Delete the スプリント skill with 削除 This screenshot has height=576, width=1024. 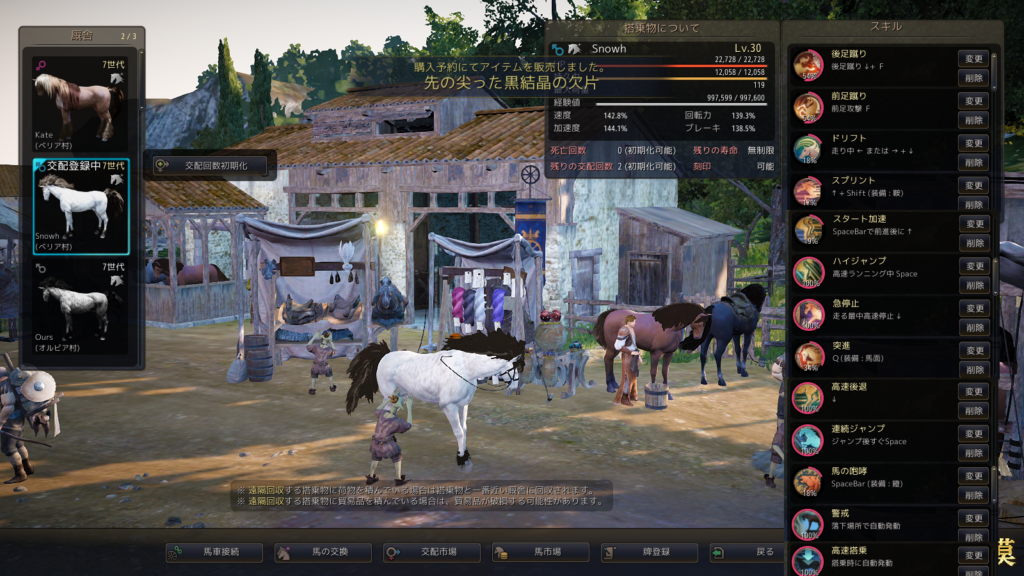(973, 204)
